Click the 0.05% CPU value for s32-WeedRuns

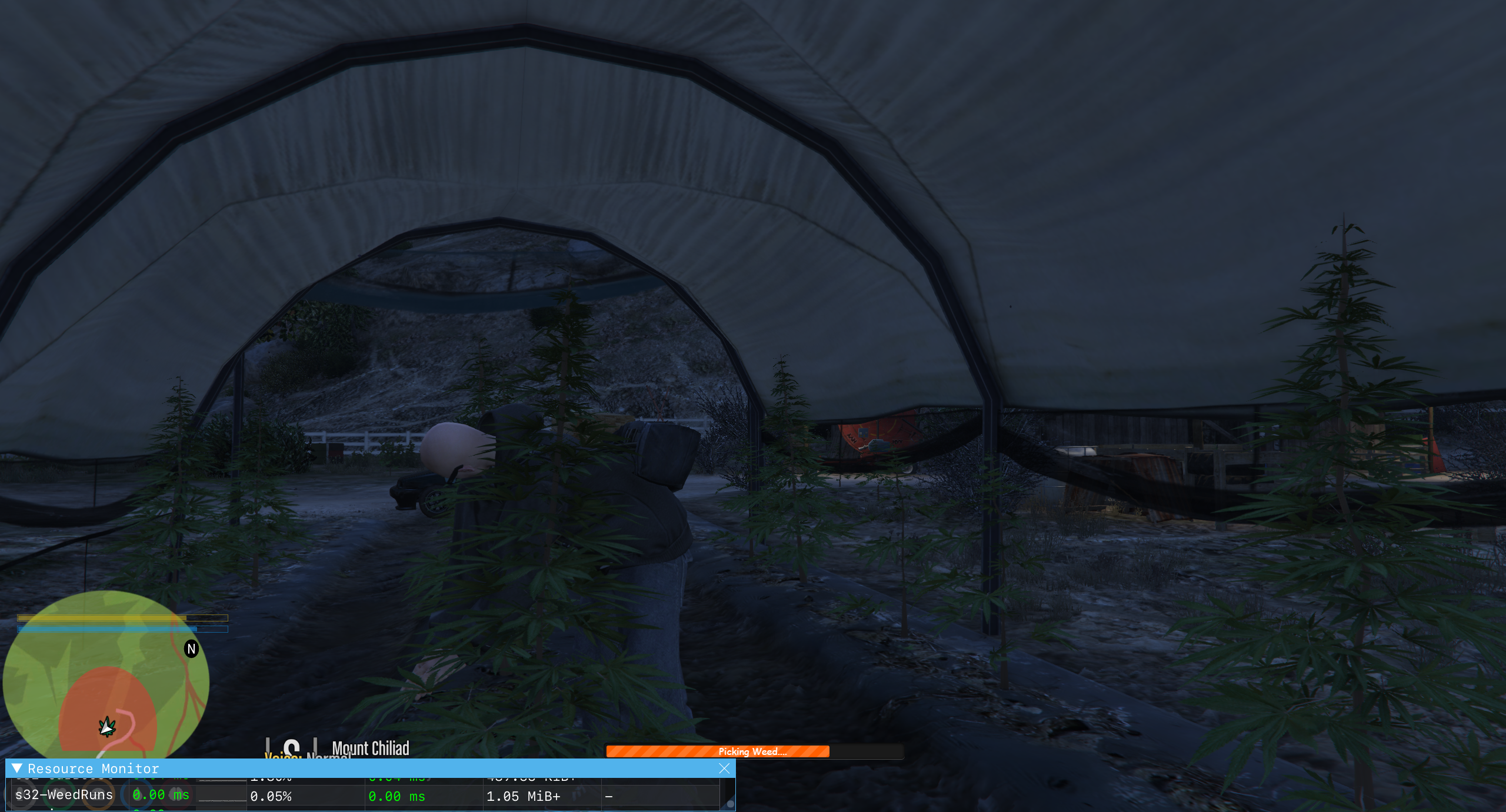[x=271, y=796]
